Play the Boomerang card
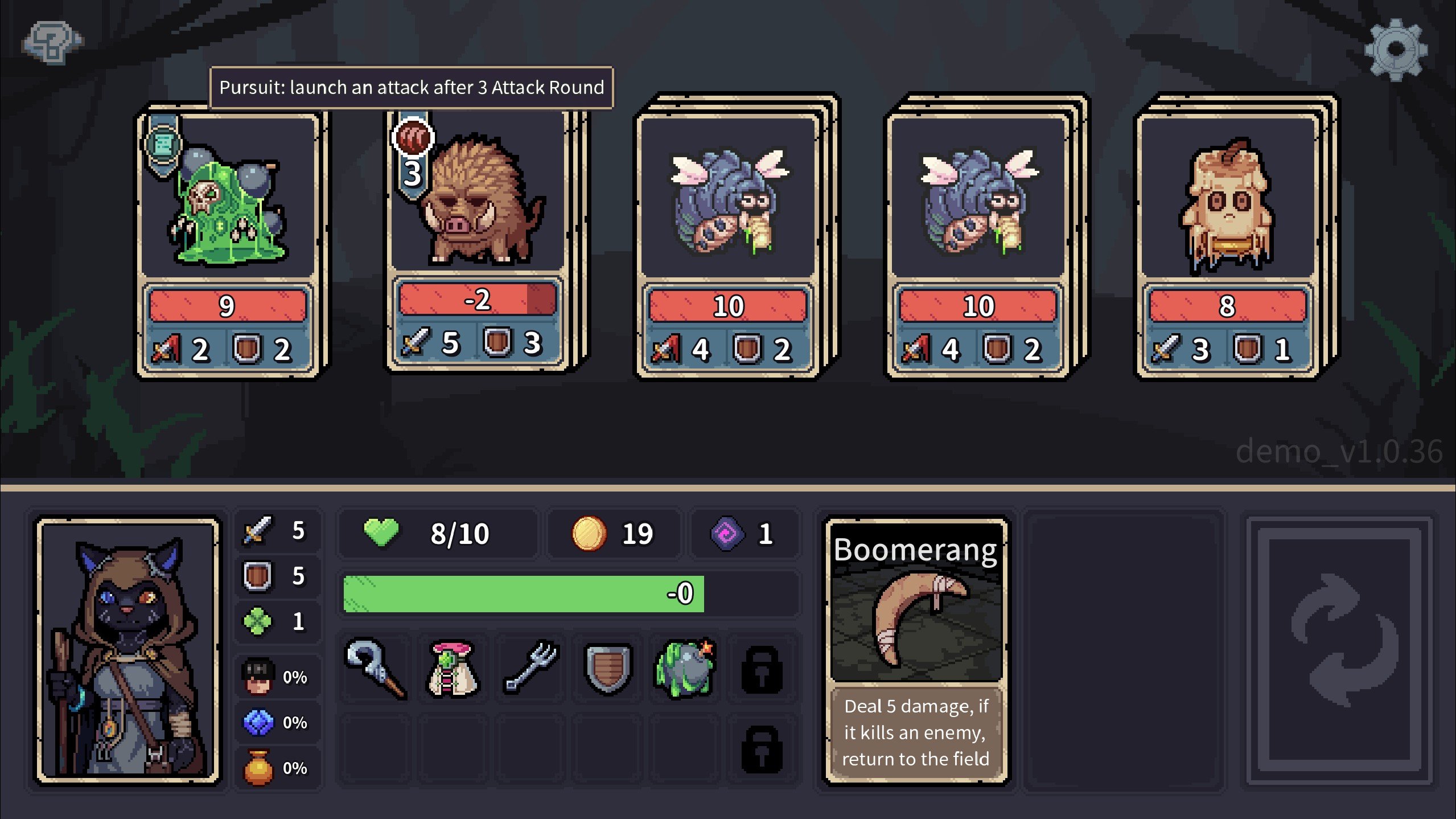This screenshot has height=819, width=1456. click(x=916, y=649)
